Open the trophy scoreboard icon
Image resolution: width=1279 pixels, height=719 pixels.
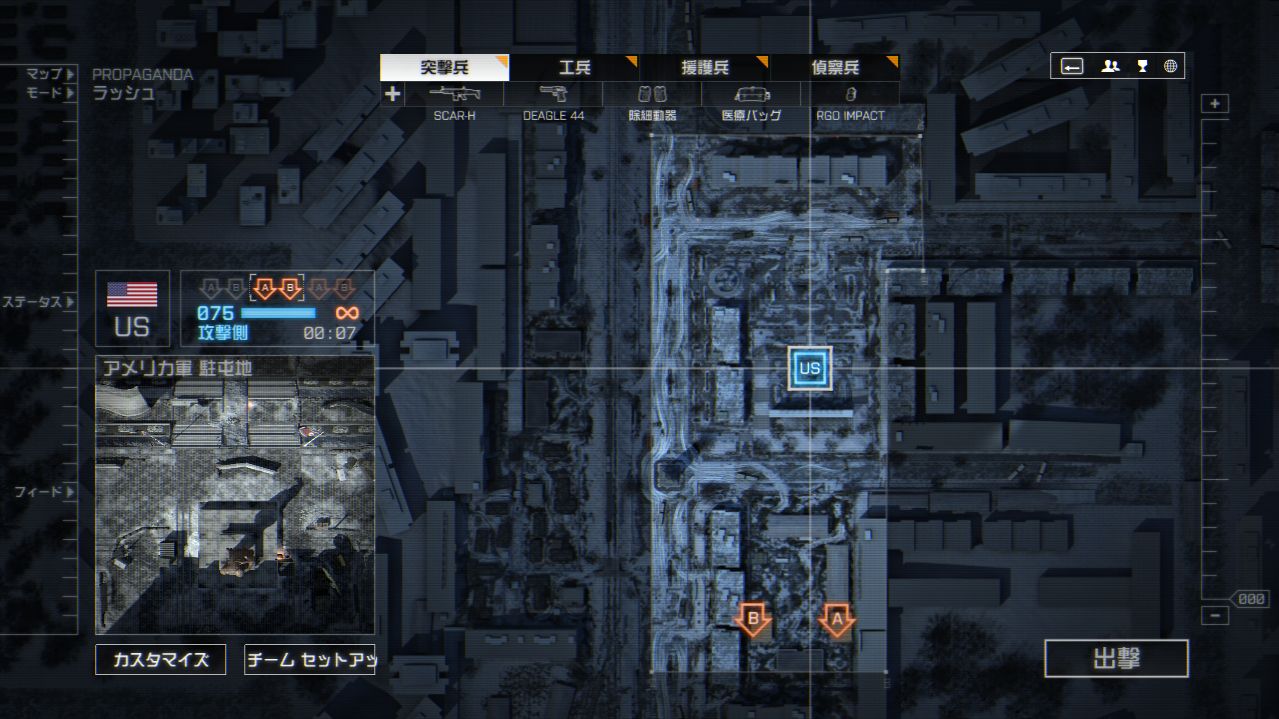(1142, 67)
